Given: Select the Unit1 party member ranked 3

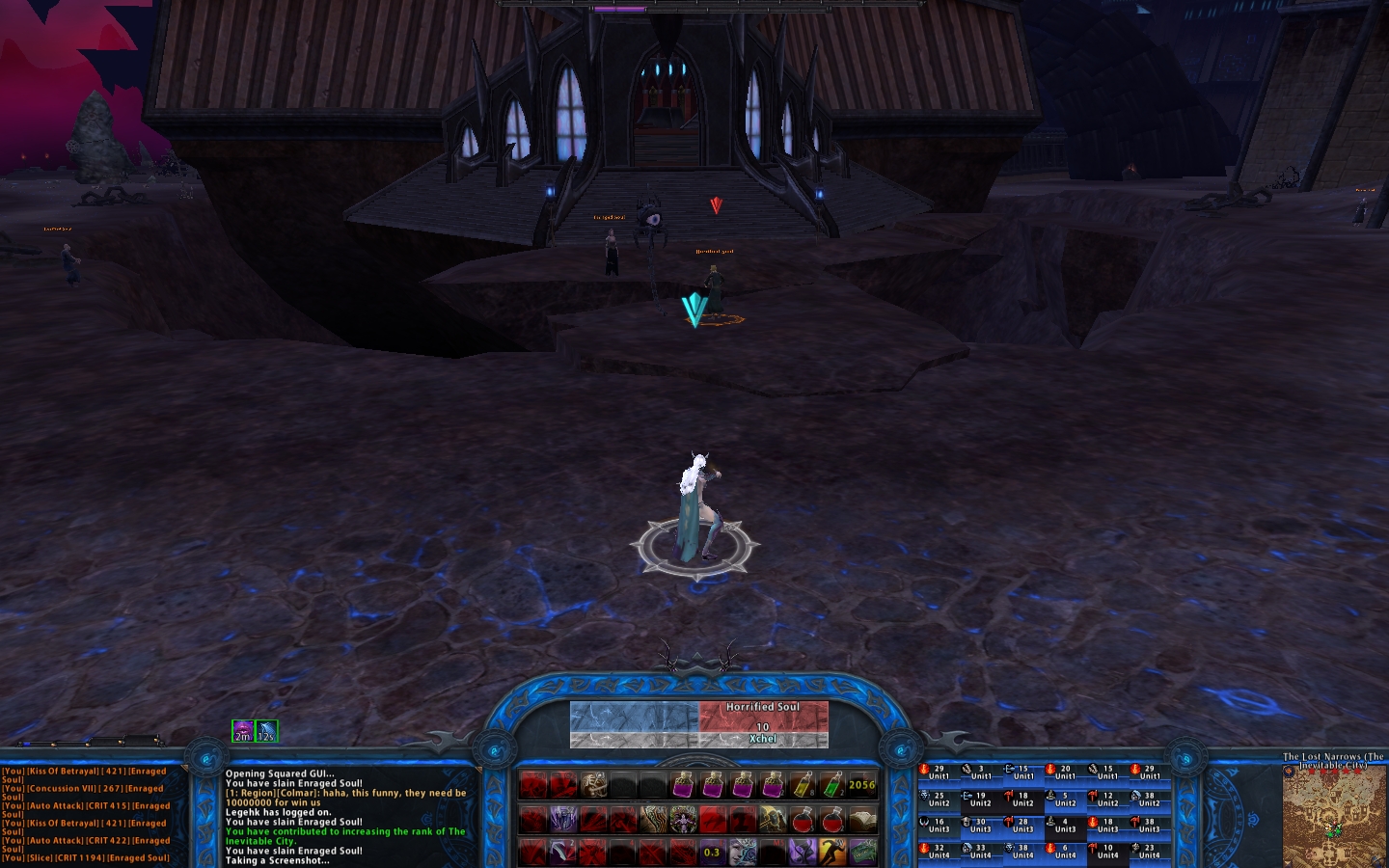Looking at the screenshot, I should point(981,773).
